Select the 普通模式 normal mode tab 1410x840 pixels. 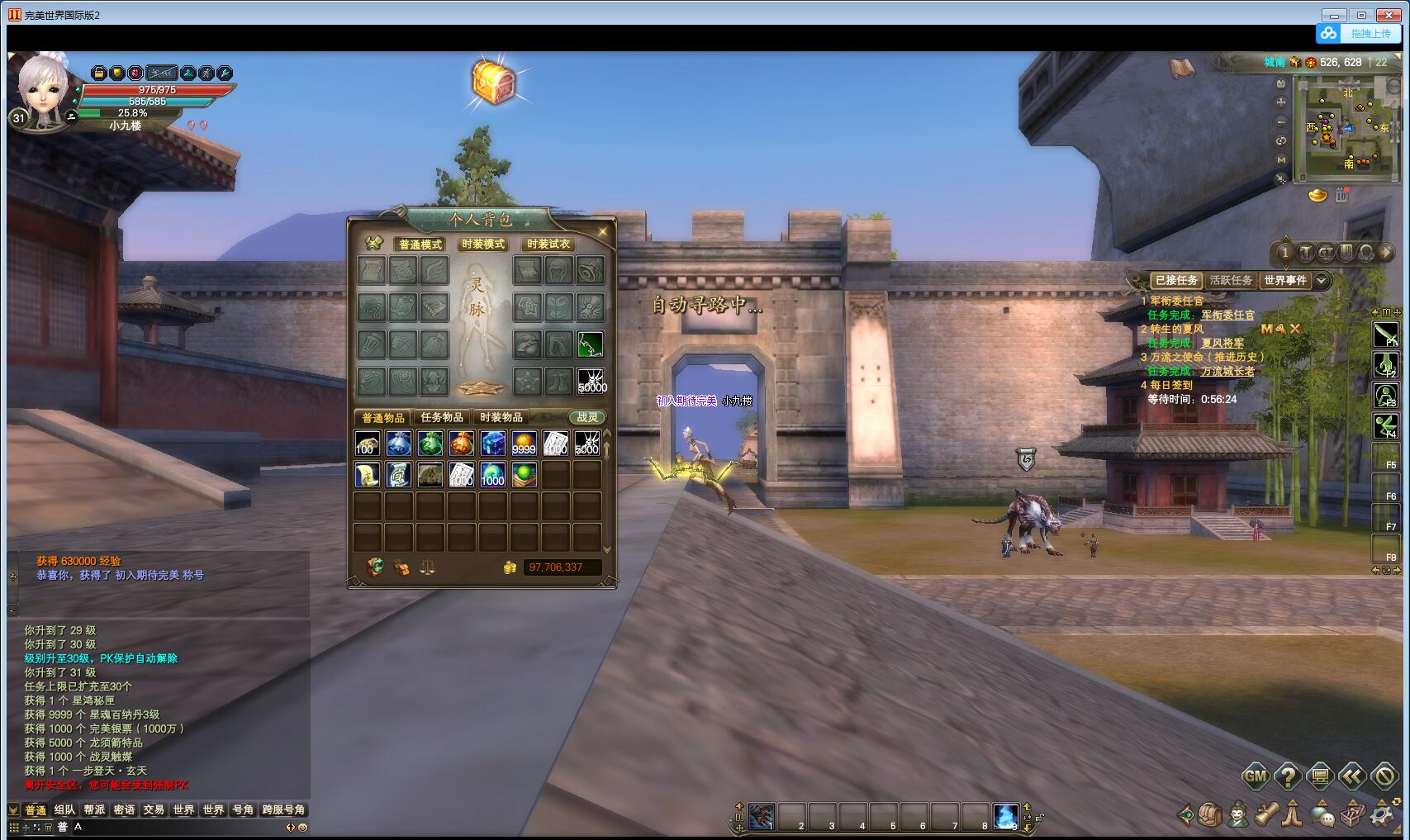[420, 244]
